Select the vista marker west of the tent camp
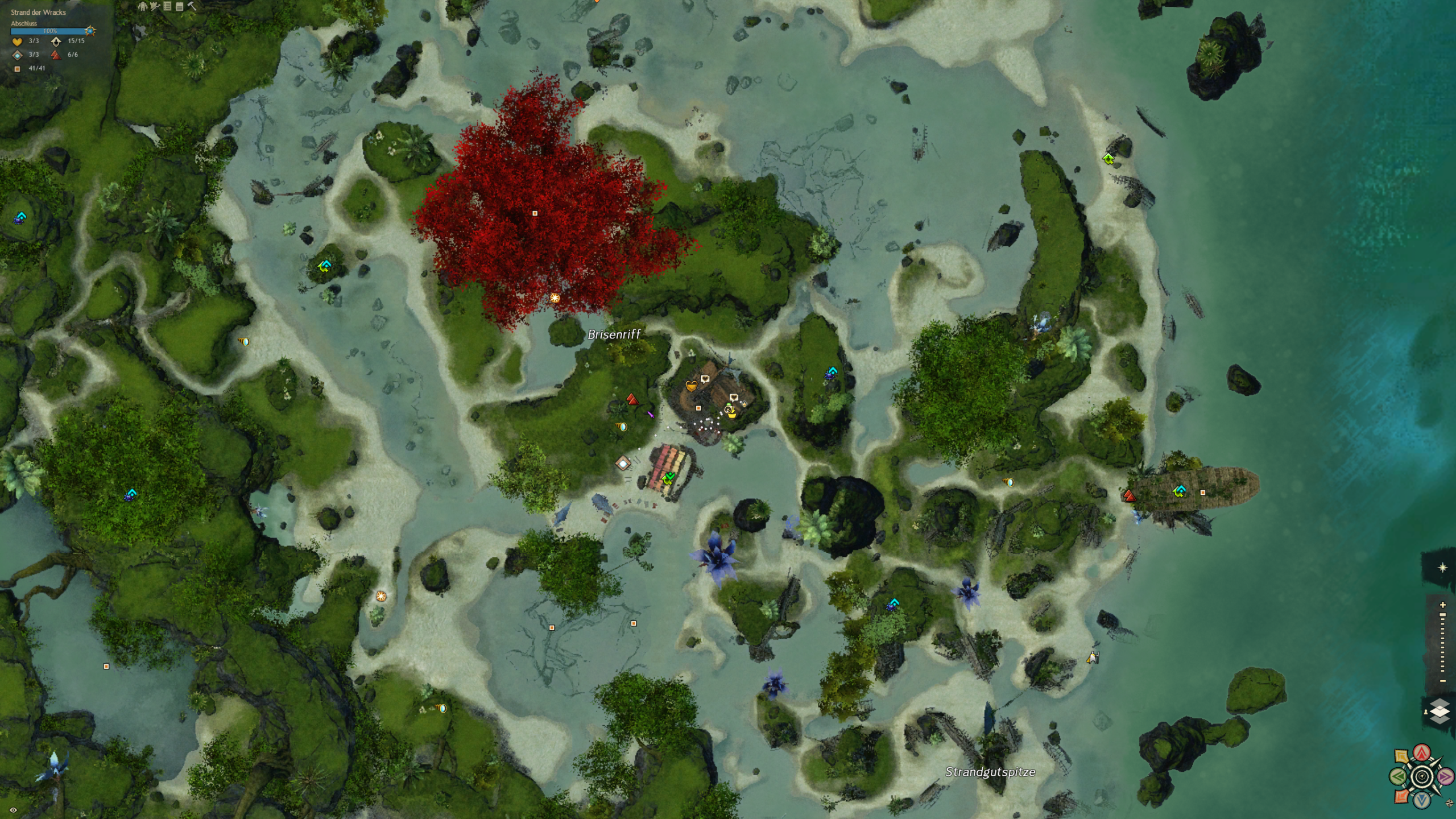 pyautogui.click(x=632, y=399)
